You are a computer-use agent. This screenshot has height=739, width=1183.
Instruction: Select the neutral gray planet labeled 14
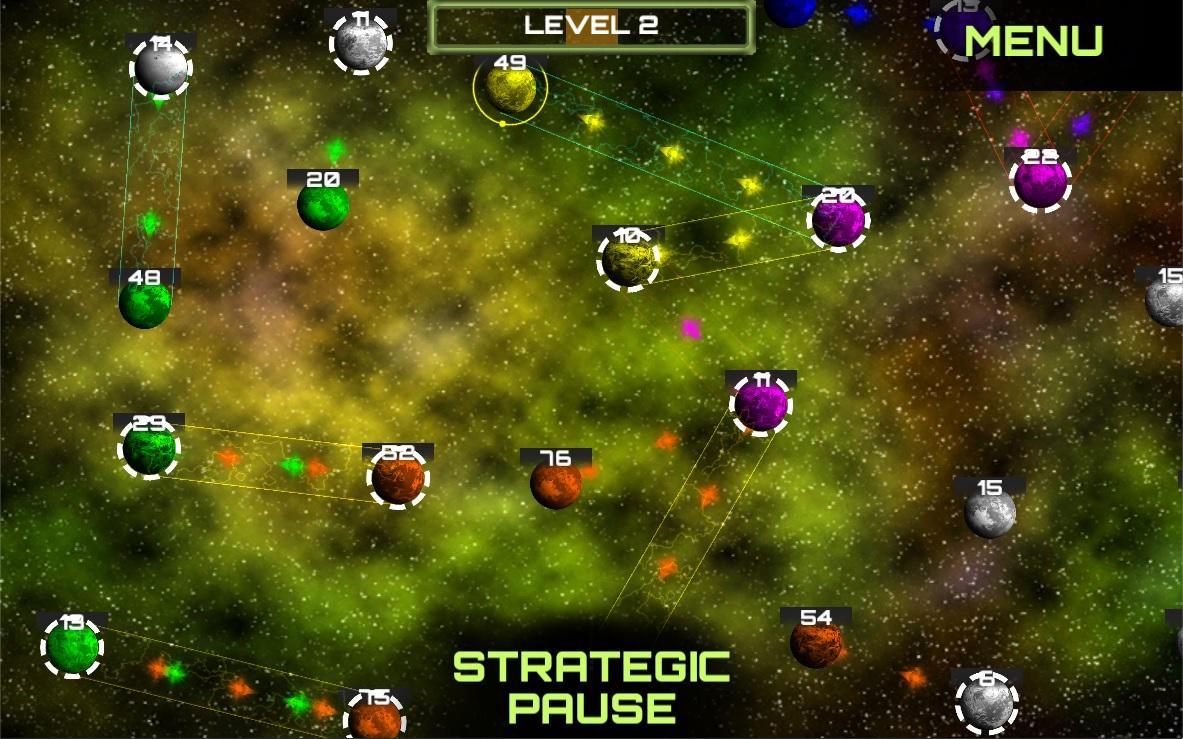(x=160, y=67)
